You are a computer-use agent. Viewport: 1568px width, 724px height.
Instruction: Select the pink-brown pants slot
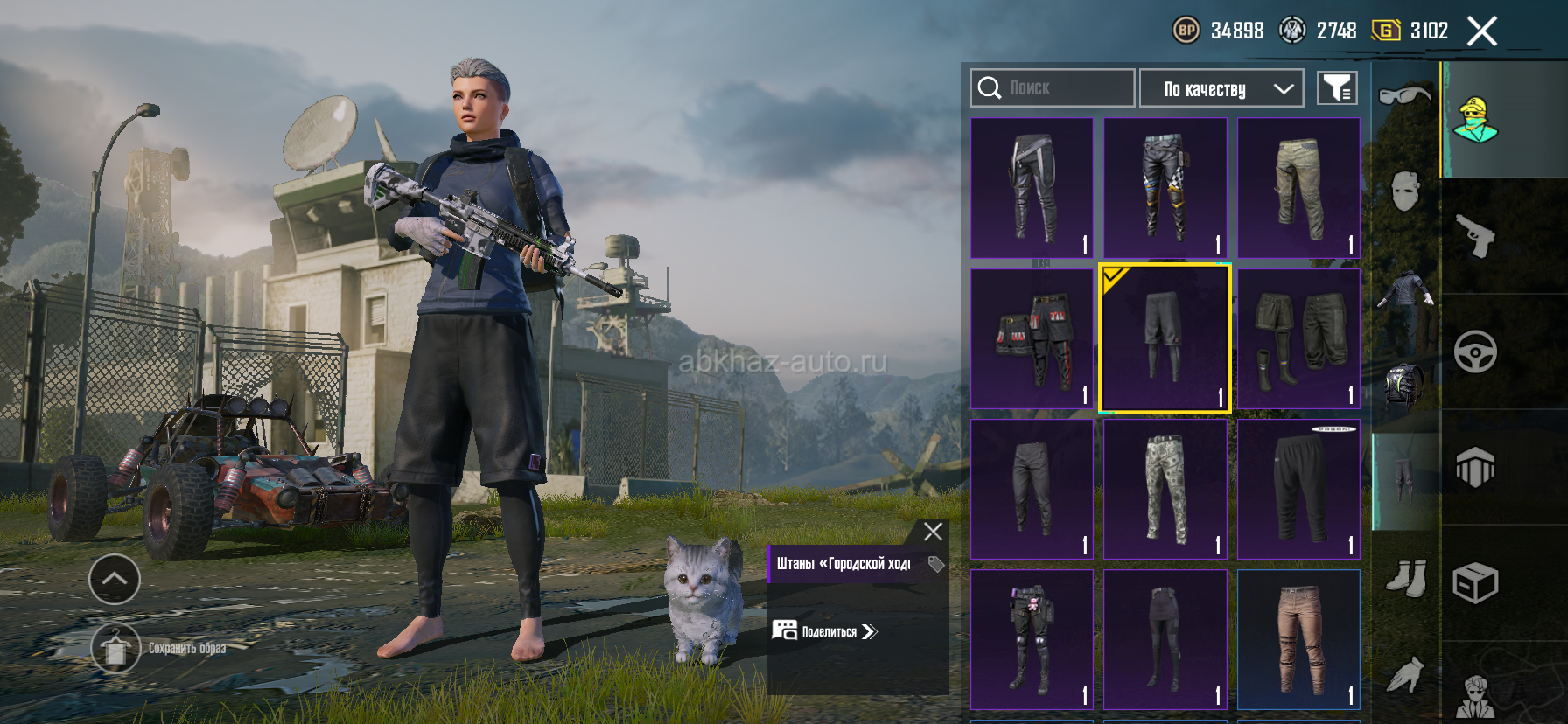coord(1298,640)
